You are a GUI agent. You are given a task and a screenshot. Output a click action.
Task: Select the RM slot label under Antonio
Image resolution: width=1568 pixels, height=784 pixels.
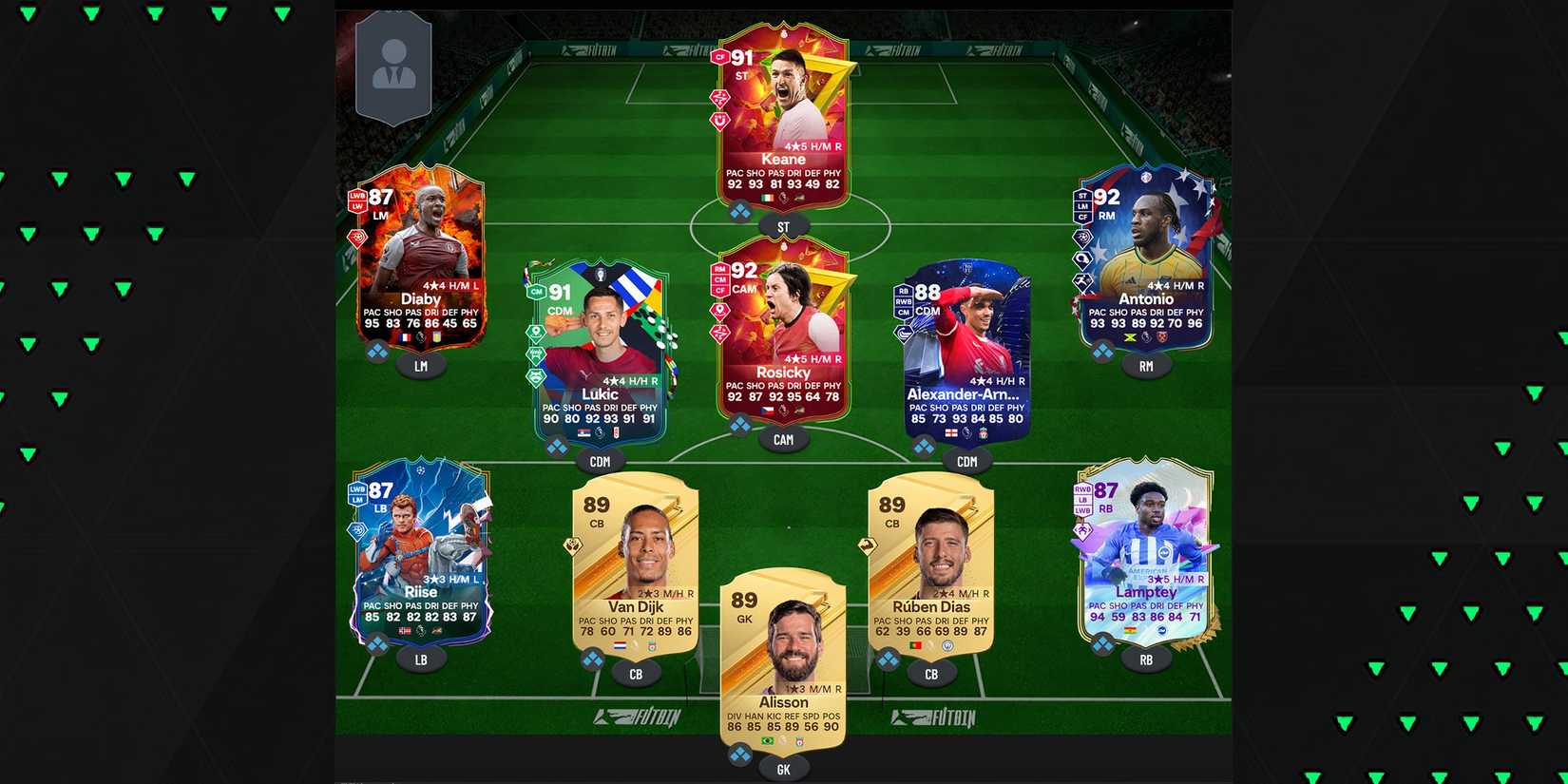(x=1145, y=366)
